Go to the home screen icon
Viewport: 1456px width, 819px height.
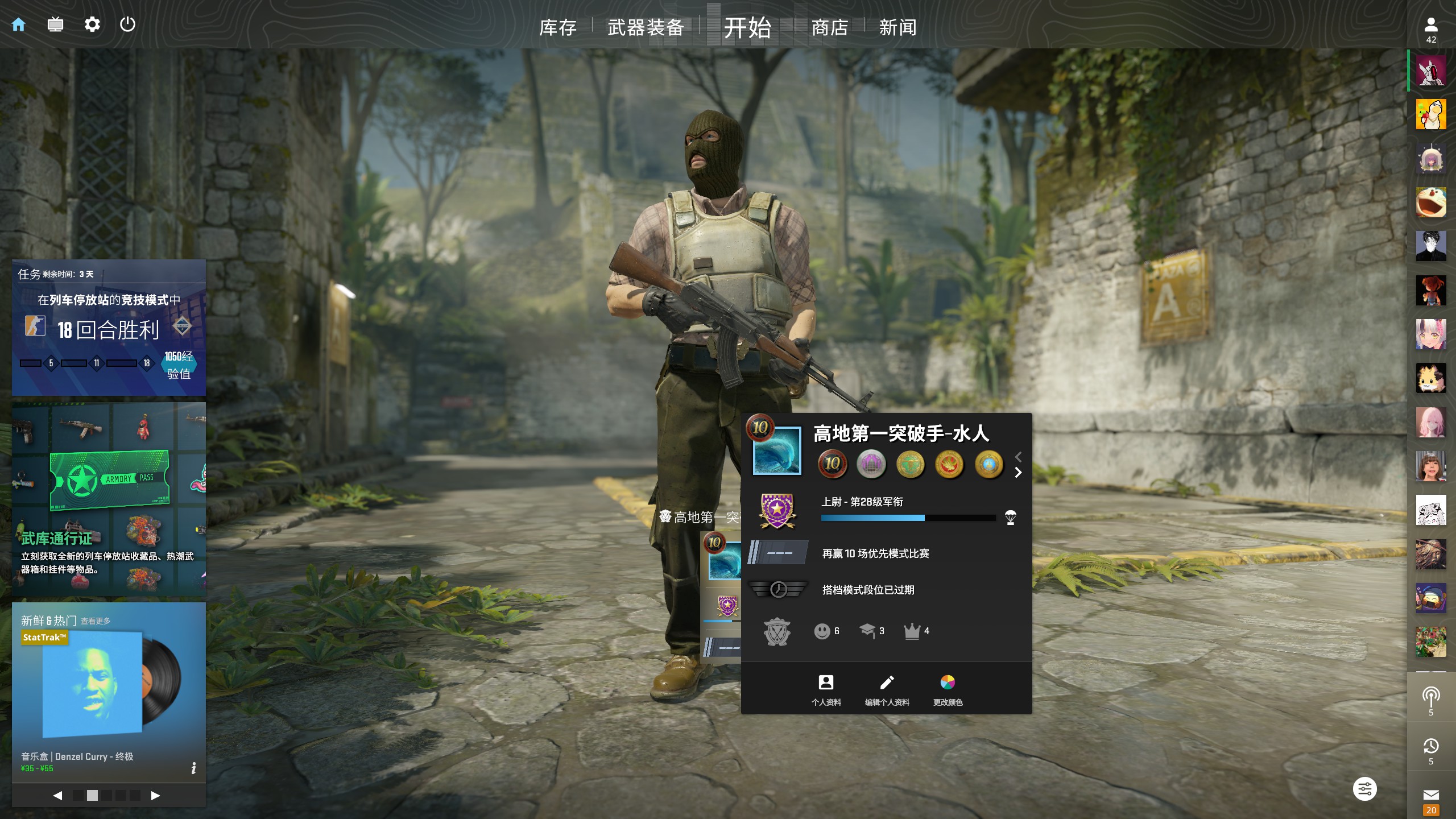19,24
